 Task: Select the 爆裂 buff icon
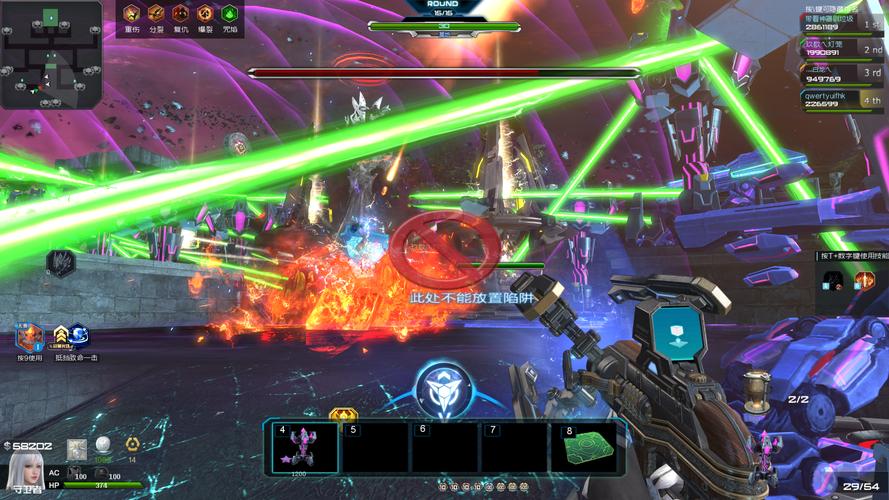[205, 14]
